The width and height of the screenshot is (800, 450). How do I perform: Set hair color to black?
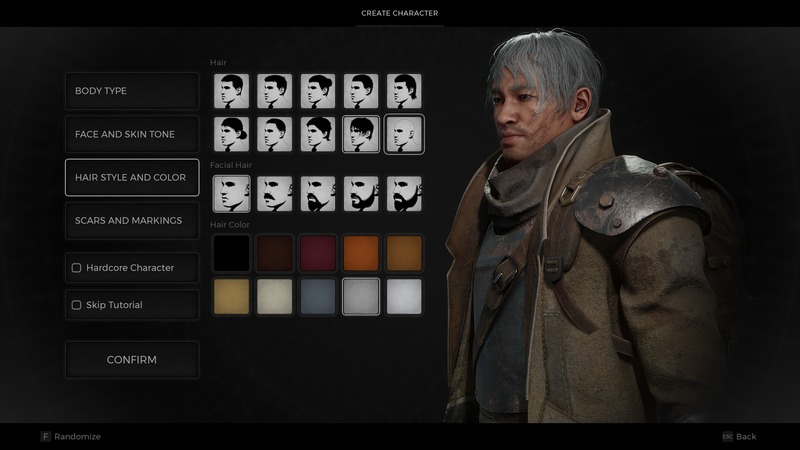click(x=231, y=253)
